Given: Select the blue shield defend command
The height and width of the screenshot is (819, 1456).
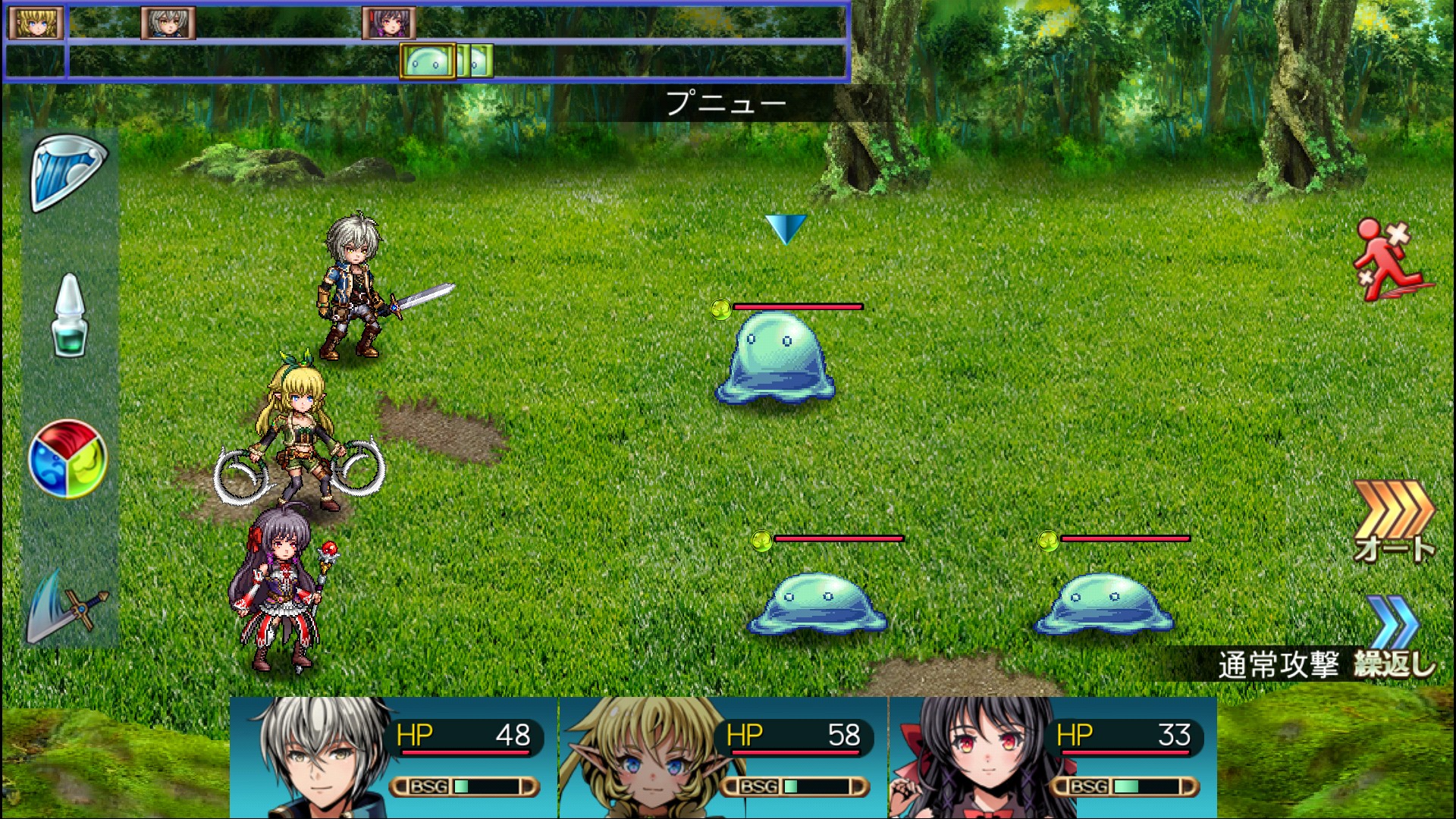Looking at the screenshot, I should click(69, 173).
